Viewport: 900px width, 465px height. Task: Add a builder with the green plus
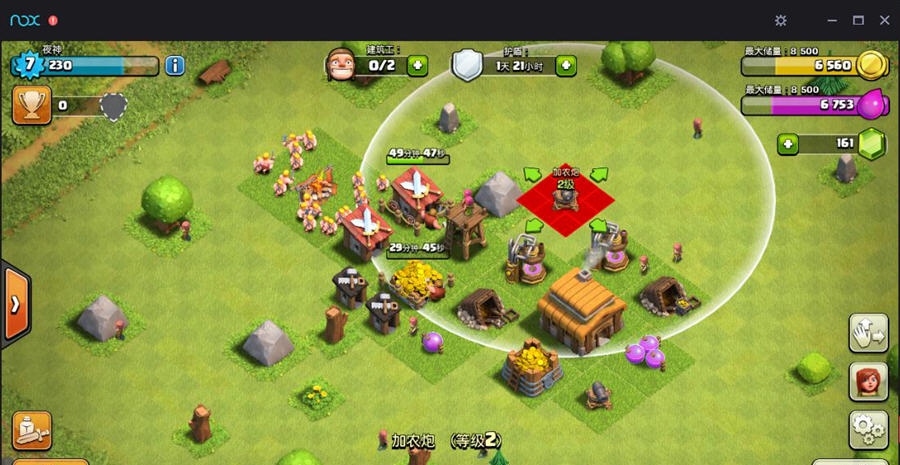pos(417,66)
